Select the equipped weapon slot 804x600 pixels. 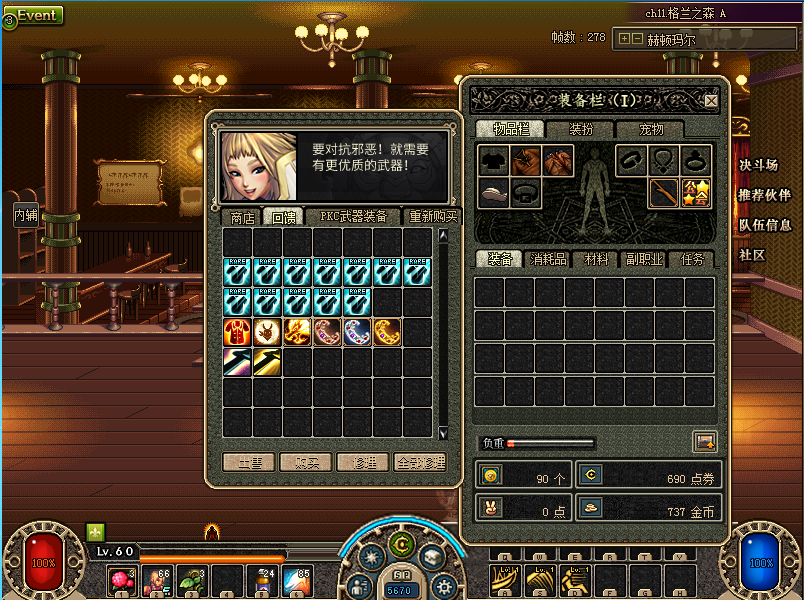[x=662, y=192]
